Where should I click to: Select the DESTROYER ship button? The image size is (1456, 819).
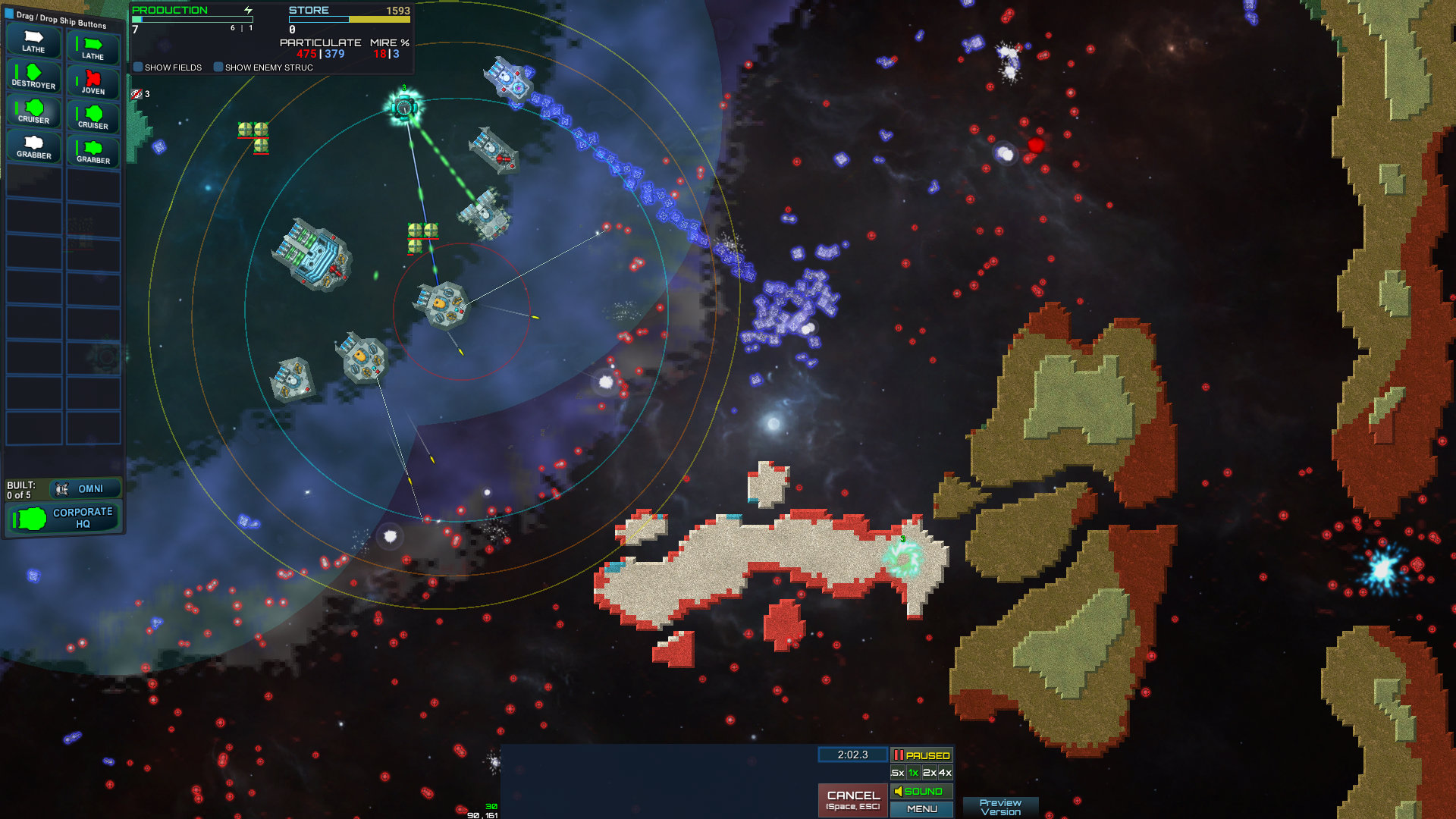click(x=33, y=77)
